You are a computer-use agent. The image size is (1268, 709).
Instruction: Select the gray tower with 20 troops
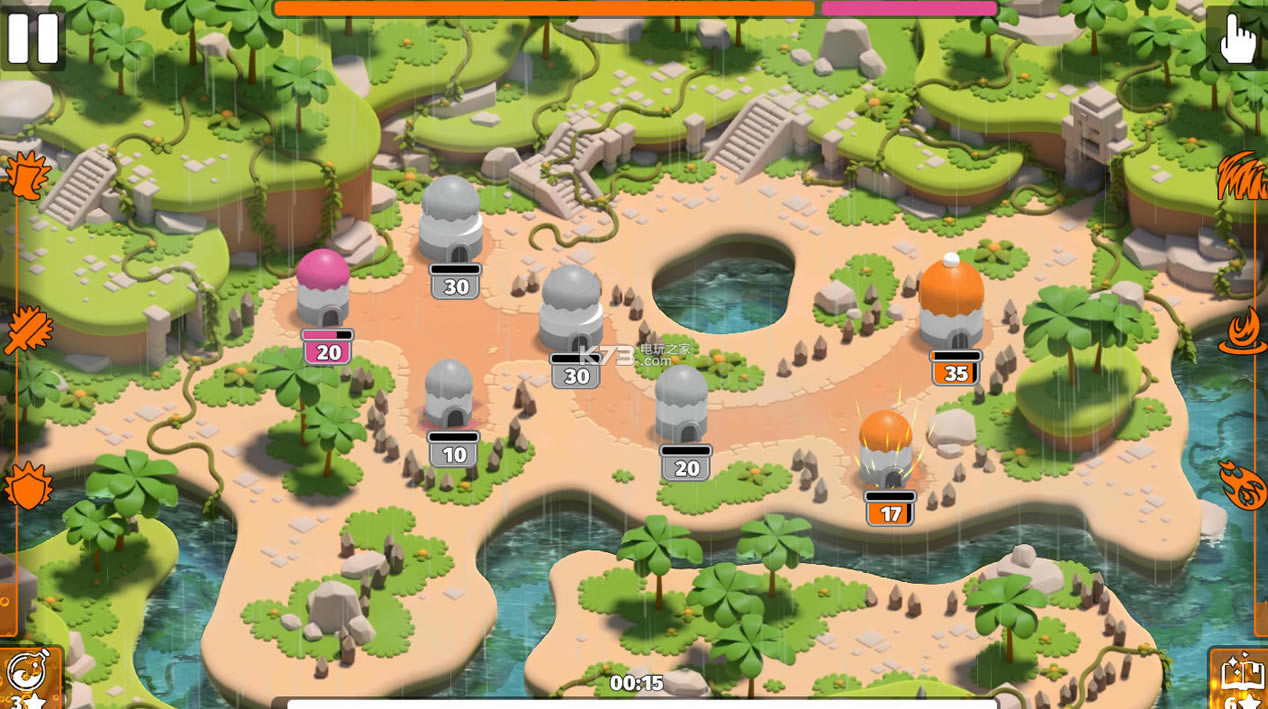(x=682, y=404)
